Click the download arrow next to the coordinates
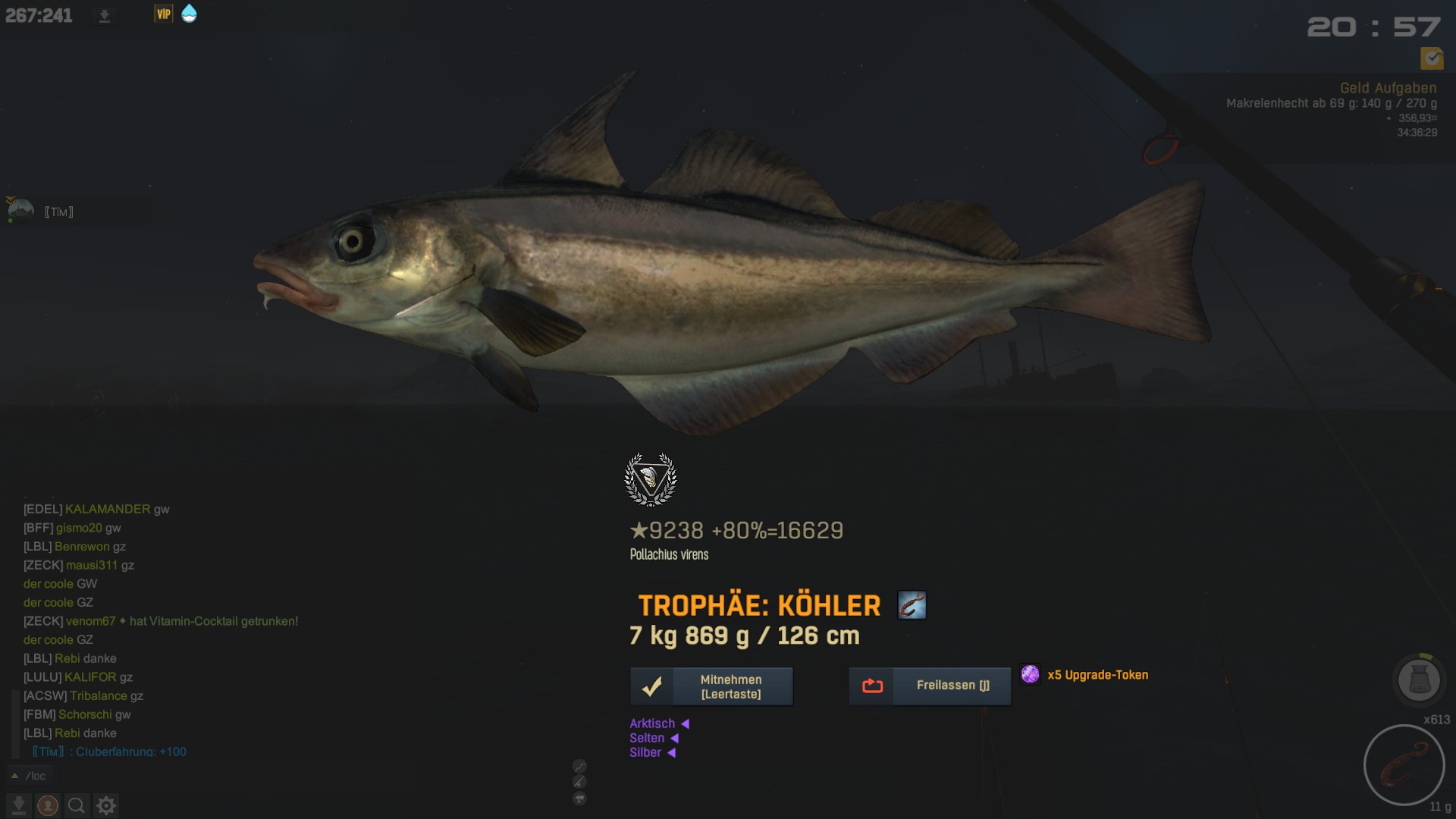1456x819 pixels. pos(105,16)
